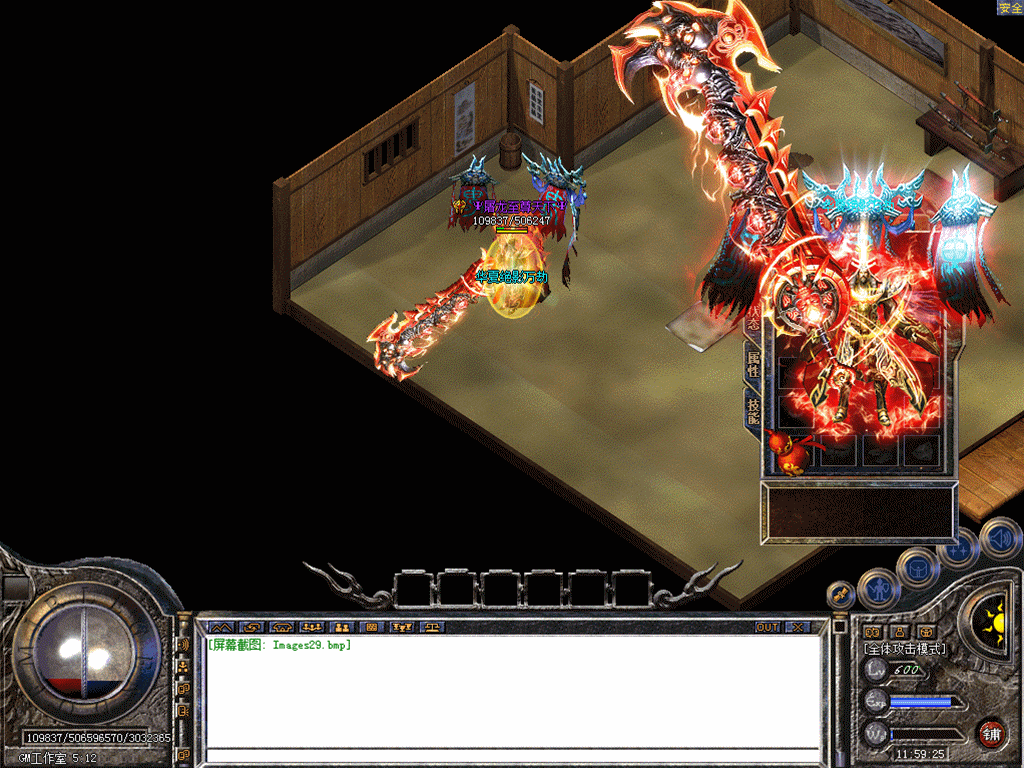Switch to the 属性 attributes tab
Image resolution: width=1024 pixels, height=768 pixels.
tap(752, 364)
